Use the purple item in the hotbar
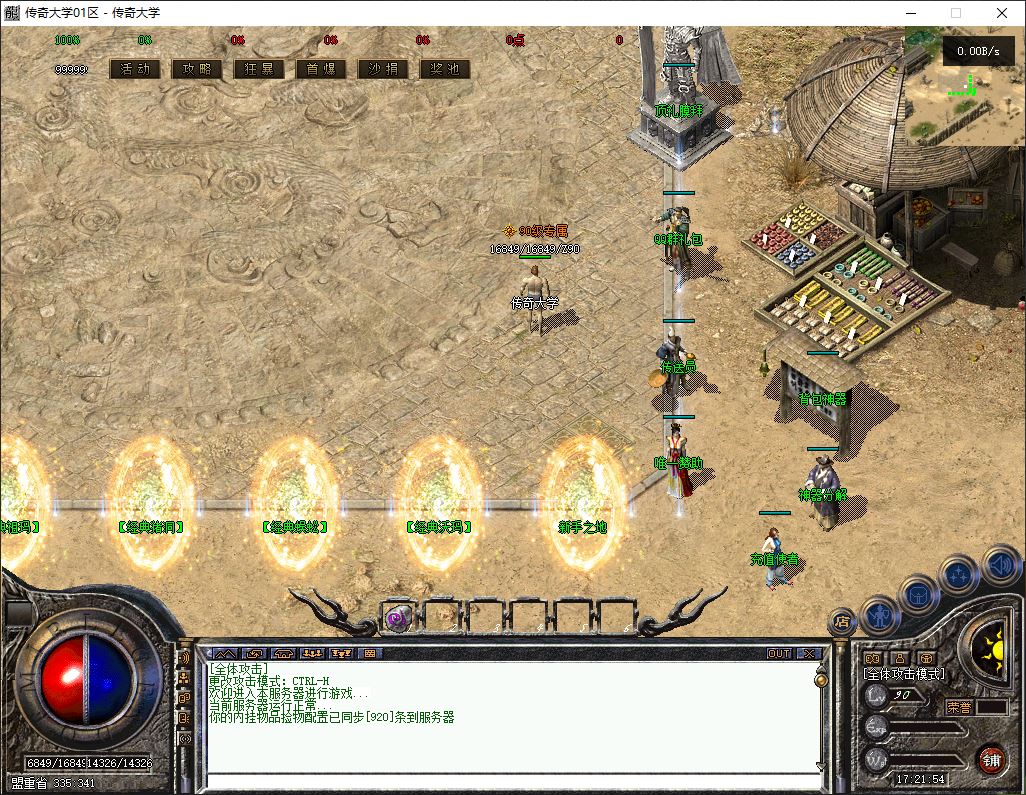 click(398, 617)
